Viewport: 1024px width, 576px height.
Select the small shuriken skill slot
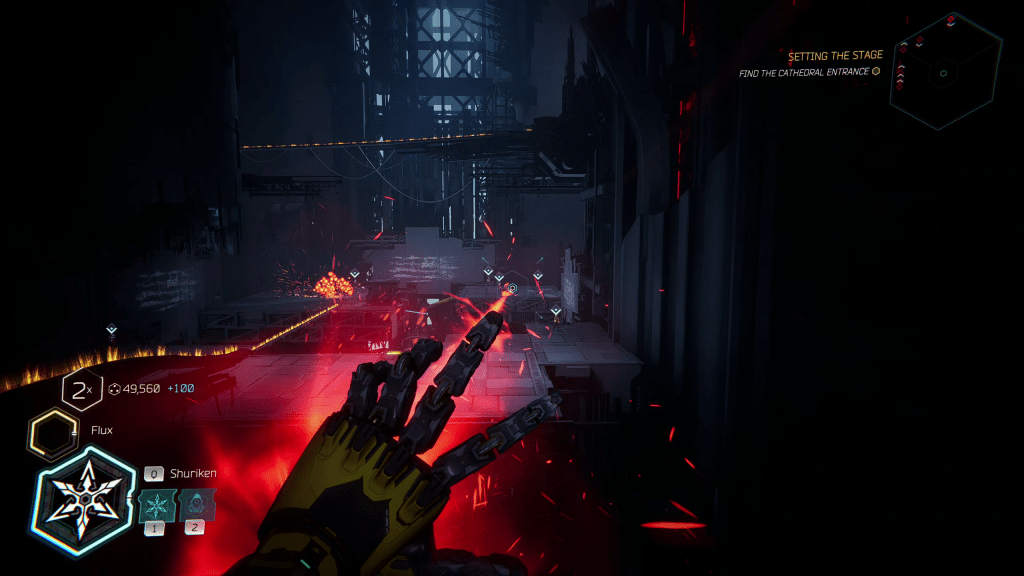tap(155, 505)
